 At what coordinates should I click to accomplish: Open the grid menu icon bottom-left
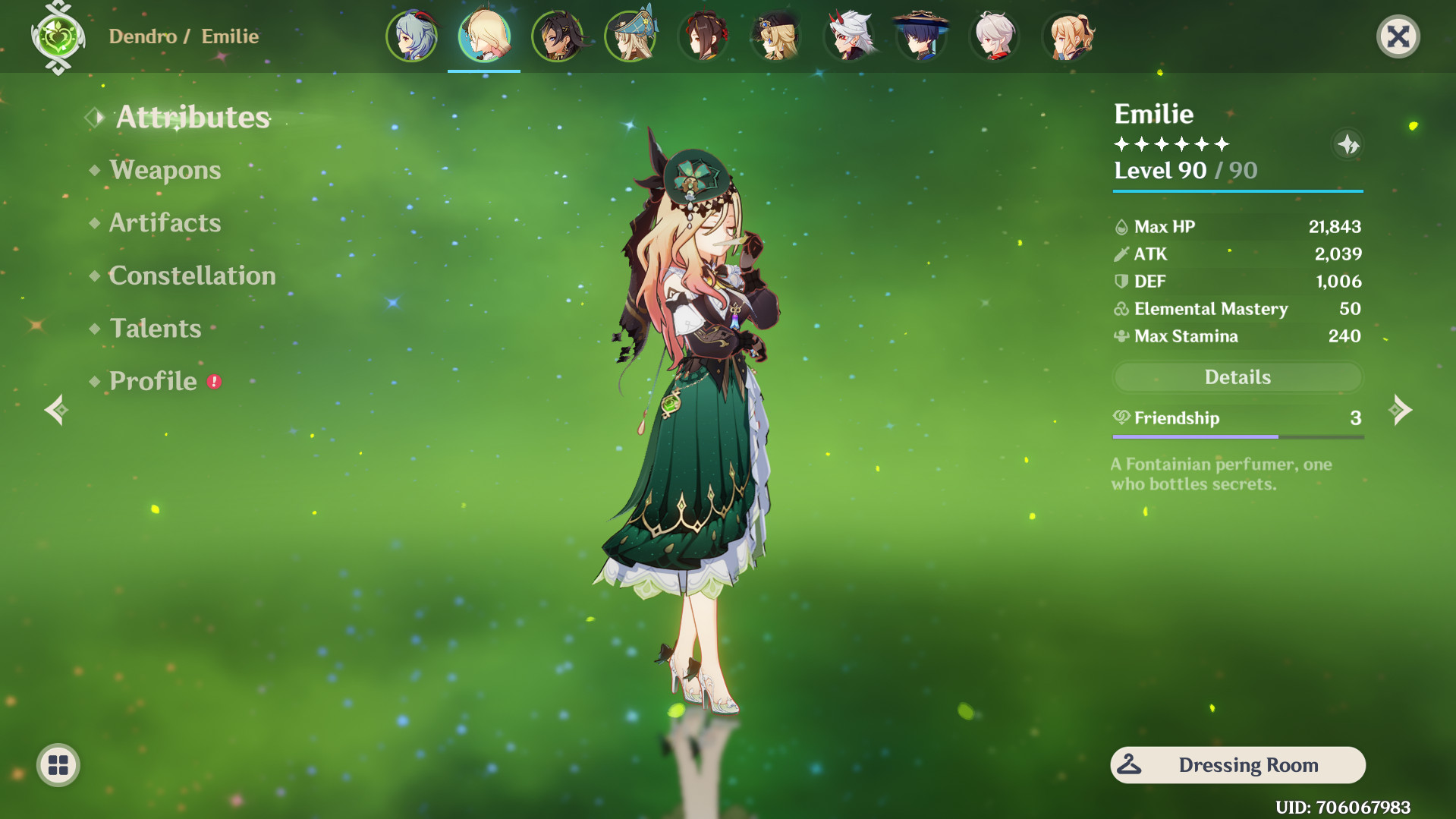pos(58,765)
